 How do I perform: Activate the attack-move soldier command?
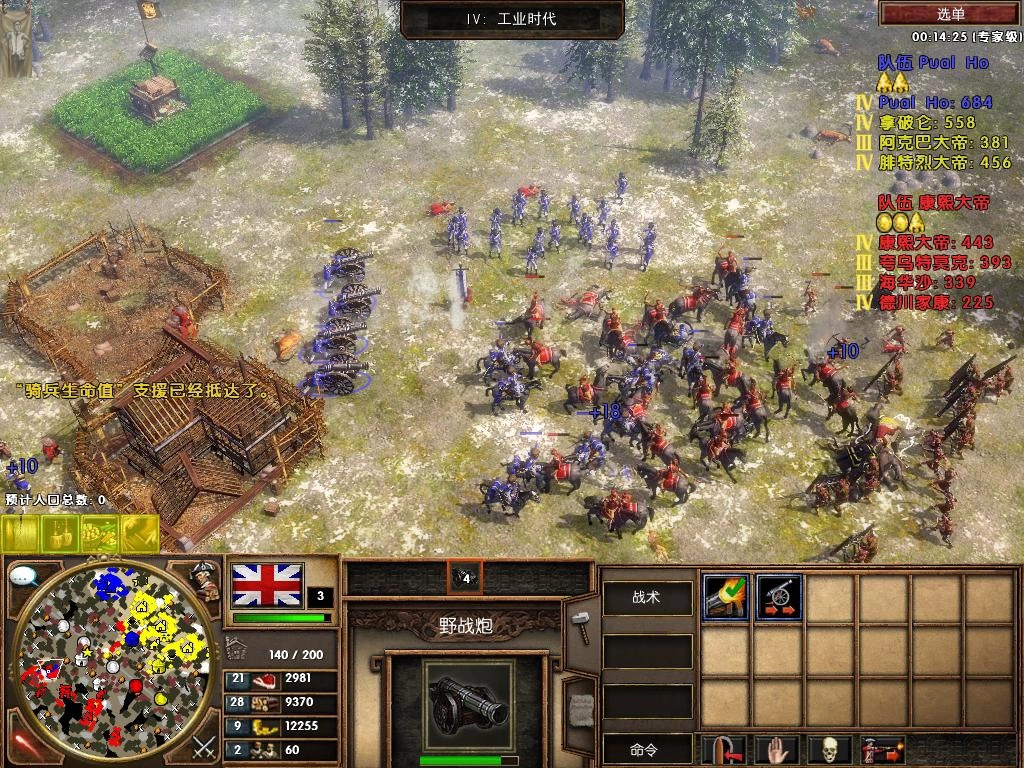(x=883, y=748)
